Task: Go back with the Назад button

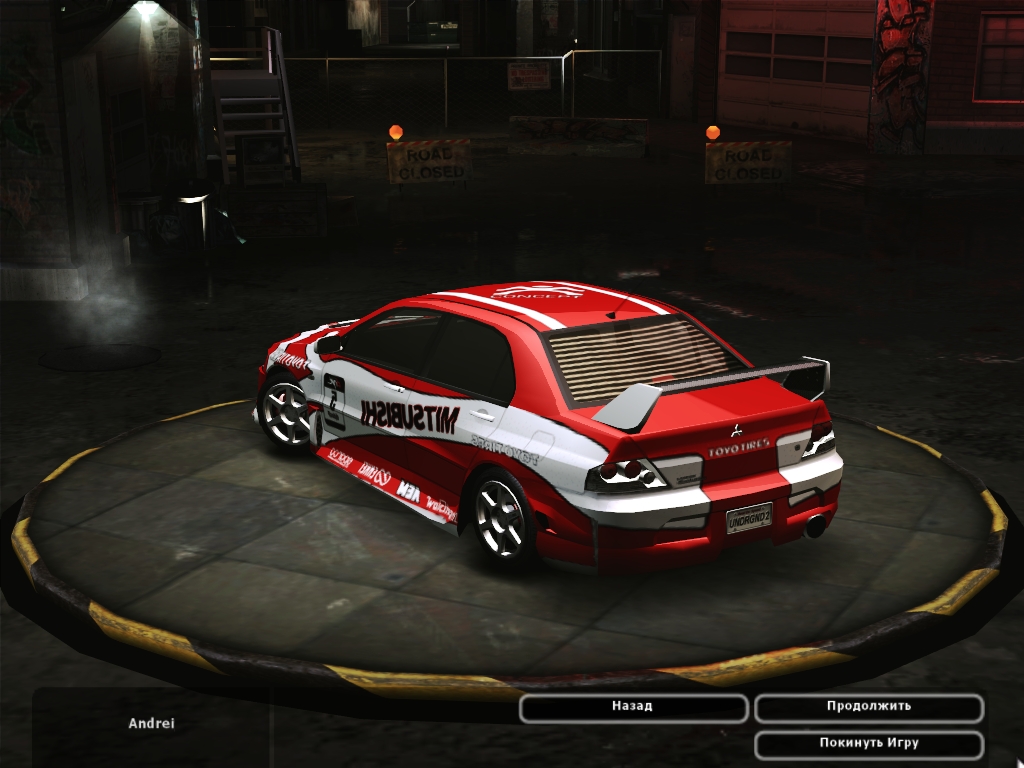Action: pyautogui.click(x=633, y=707)
